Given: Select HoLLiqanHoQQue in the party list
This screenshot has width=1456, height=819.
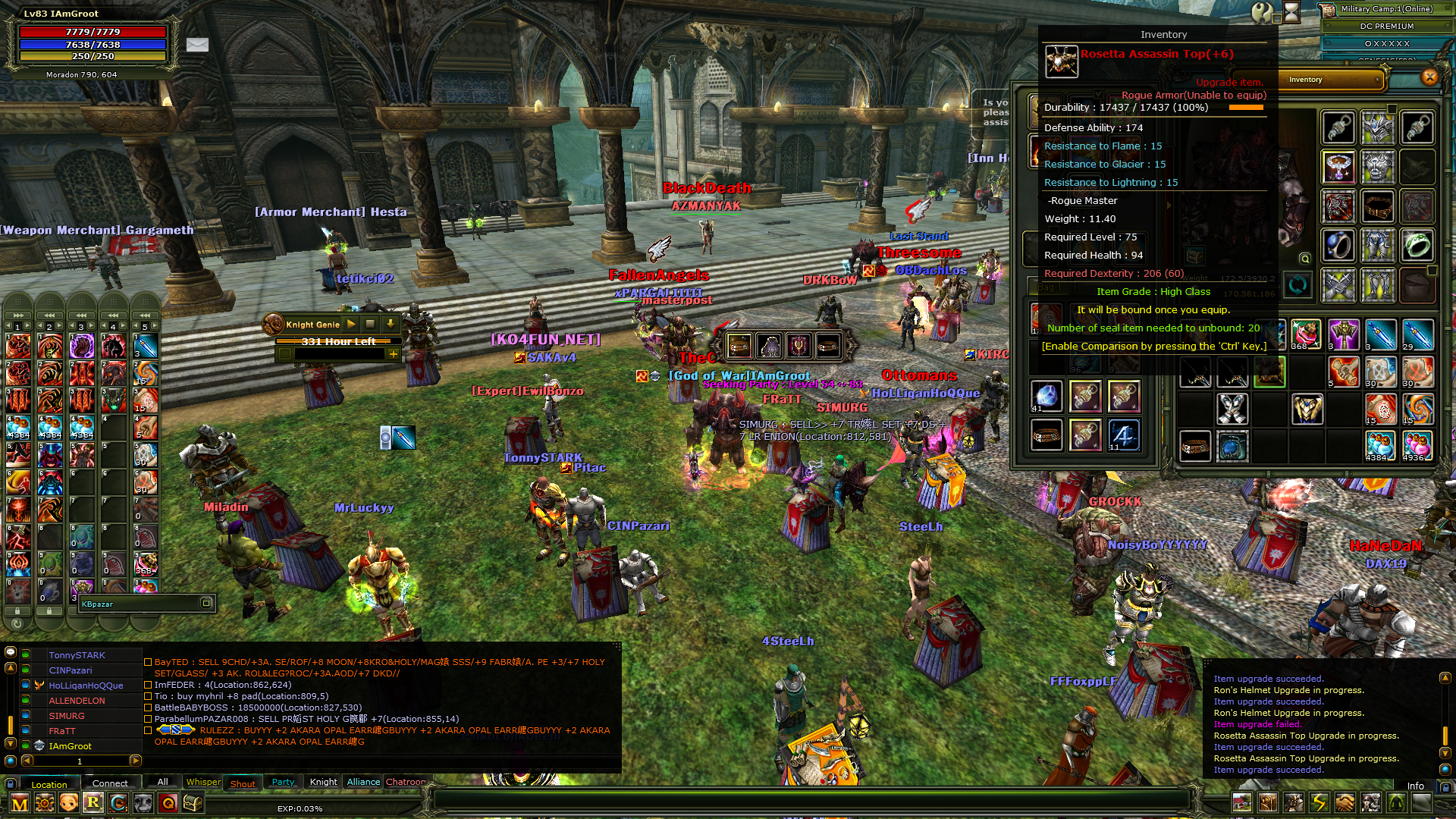Looking at the screenshot, I should pyautogui.click(x=86, y=686).
